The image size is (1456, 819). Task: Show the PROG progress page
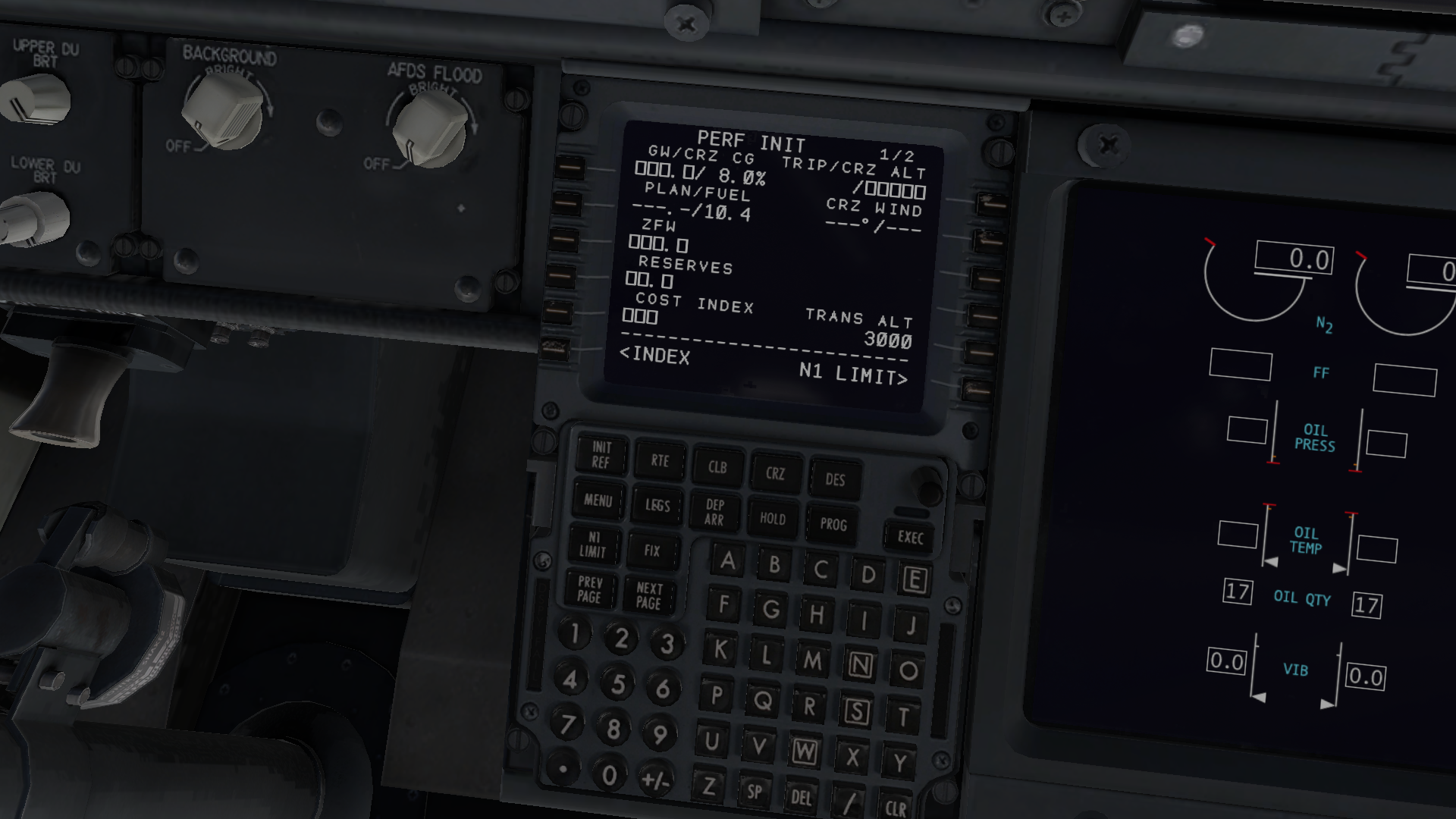(833, 525)
